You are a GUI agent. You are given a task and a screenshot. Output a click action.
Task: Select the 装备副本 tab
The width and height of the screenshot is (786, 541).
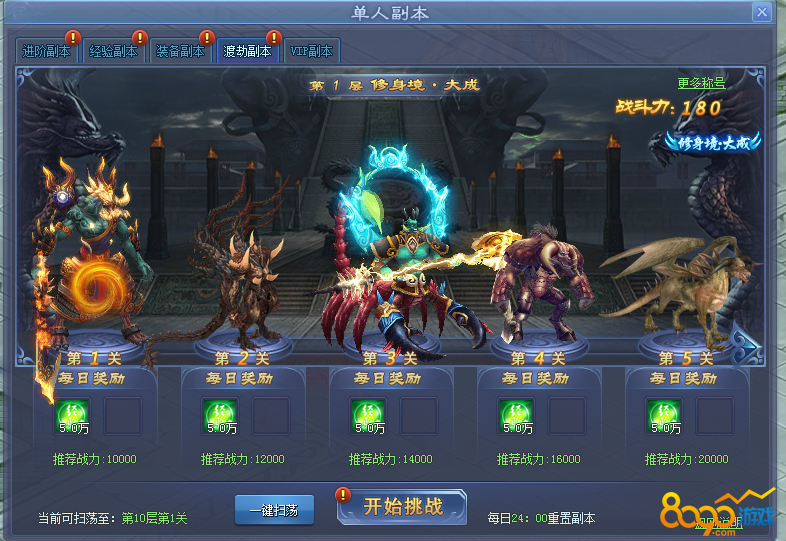point(180,51)
